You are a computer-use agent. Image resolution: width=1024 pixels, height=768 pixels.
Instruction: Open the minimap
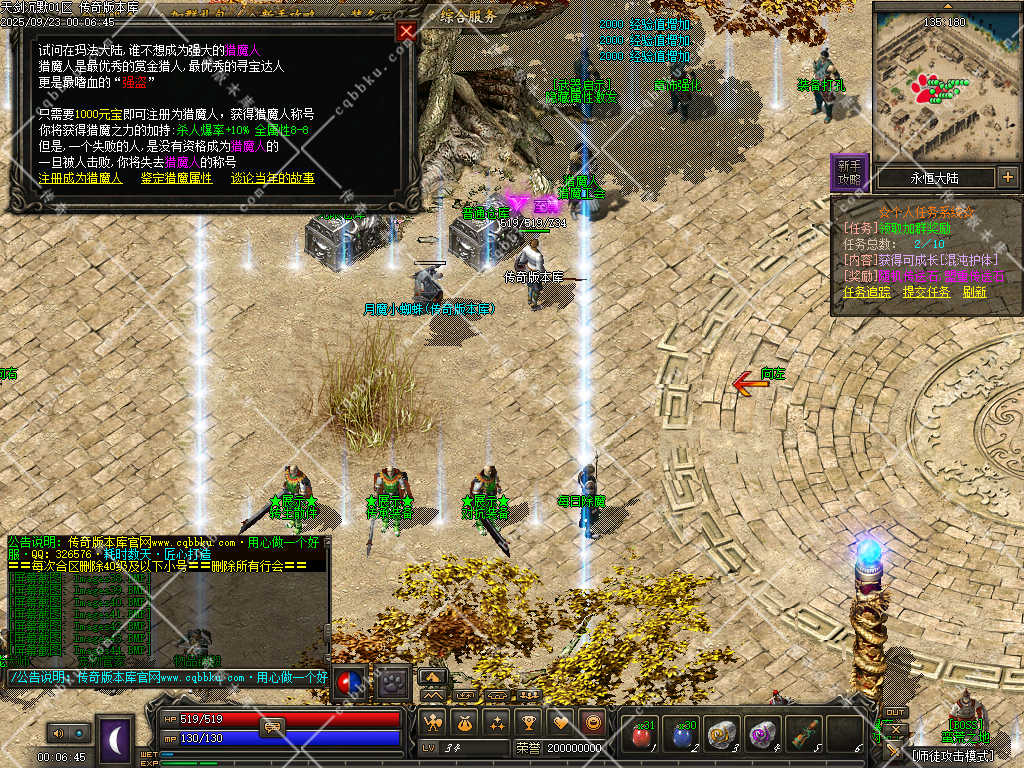(x=947, y=82)
